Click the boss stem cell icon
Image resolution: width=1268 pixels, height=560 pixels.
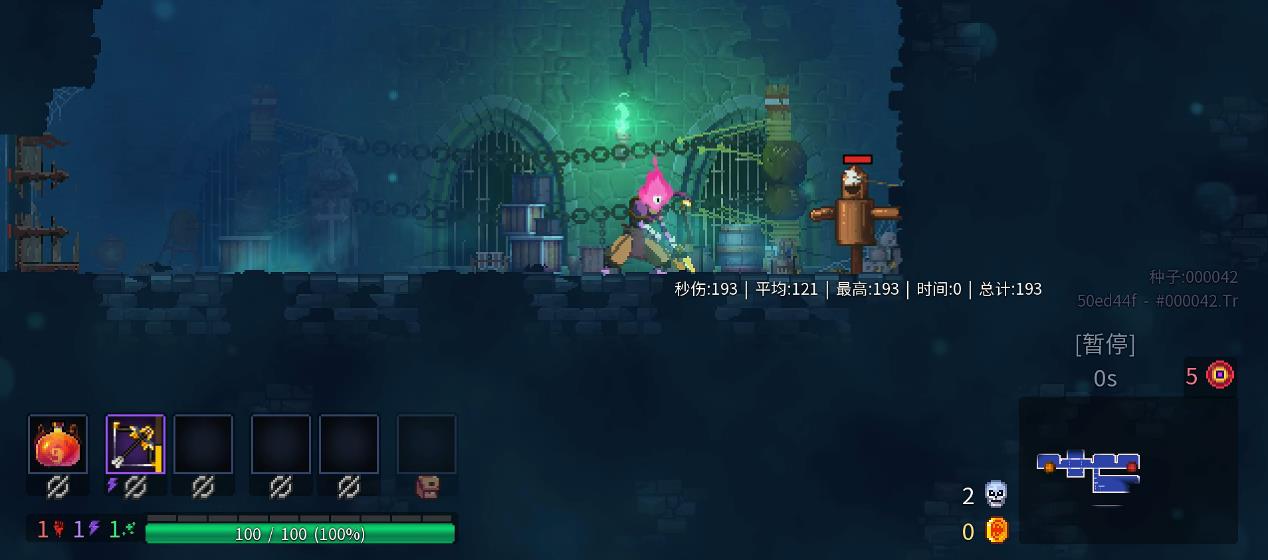click(x=1219, y=375)
